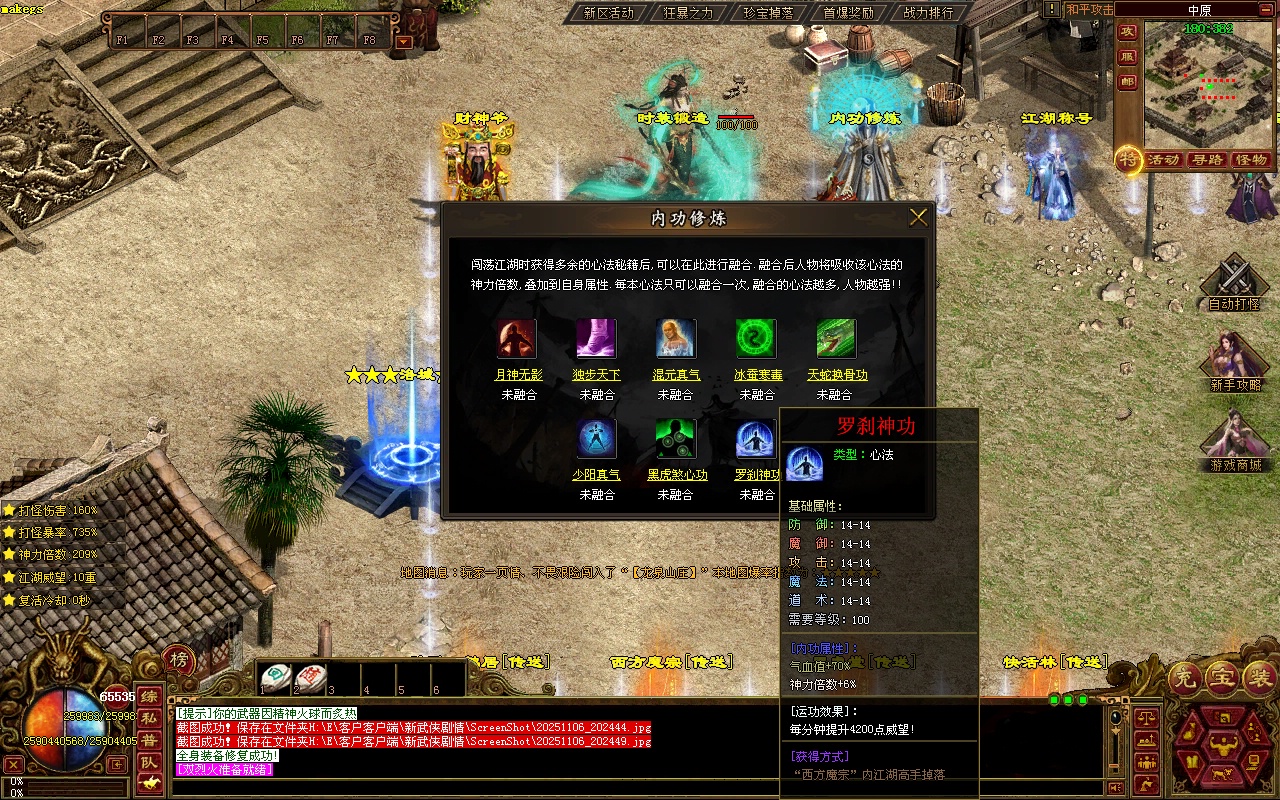Open the 新手攻略 beginner guide

1235,362
